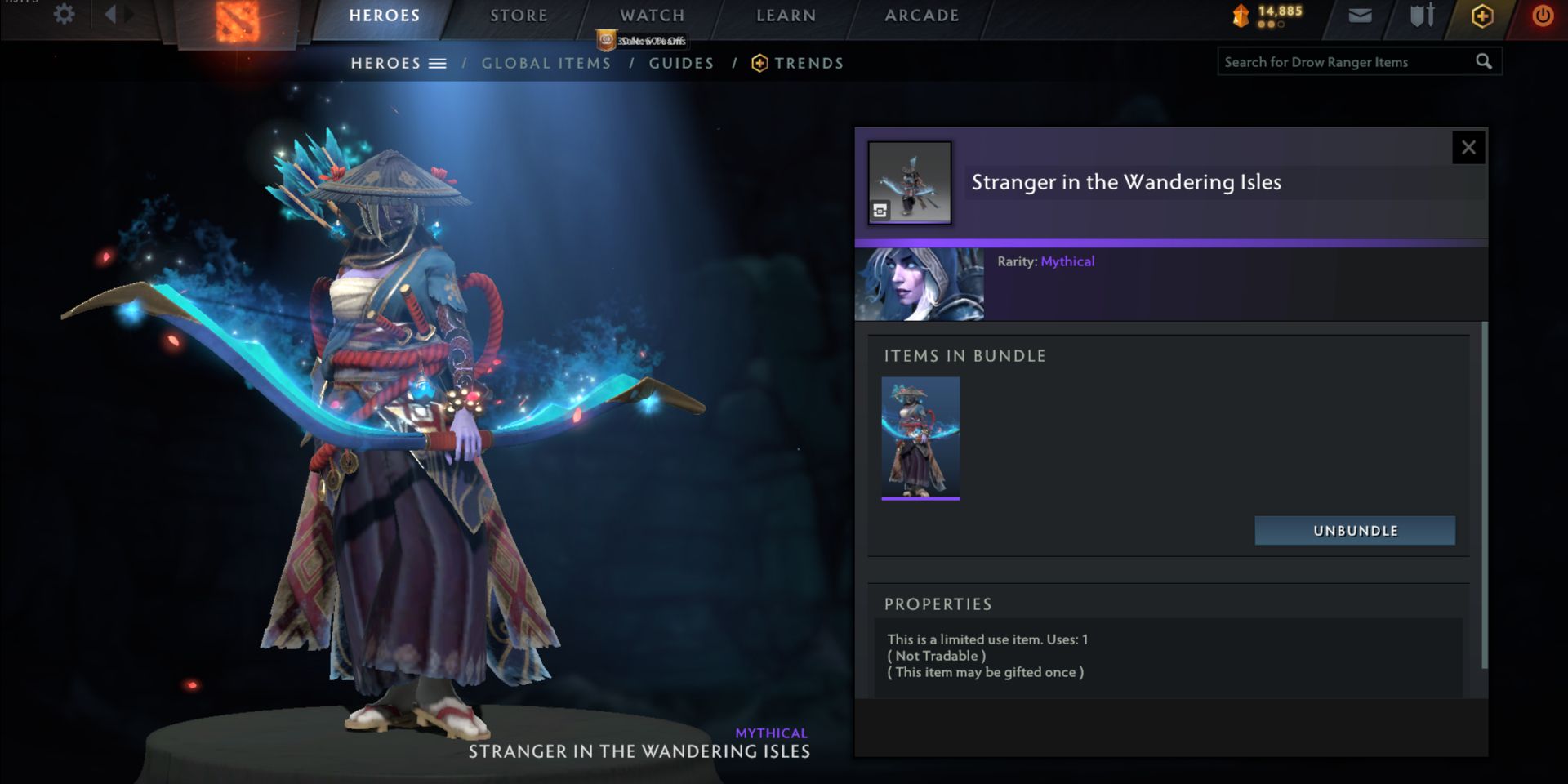
Task: Click the search magnifying glass icon
Action: pos(1482,60)
